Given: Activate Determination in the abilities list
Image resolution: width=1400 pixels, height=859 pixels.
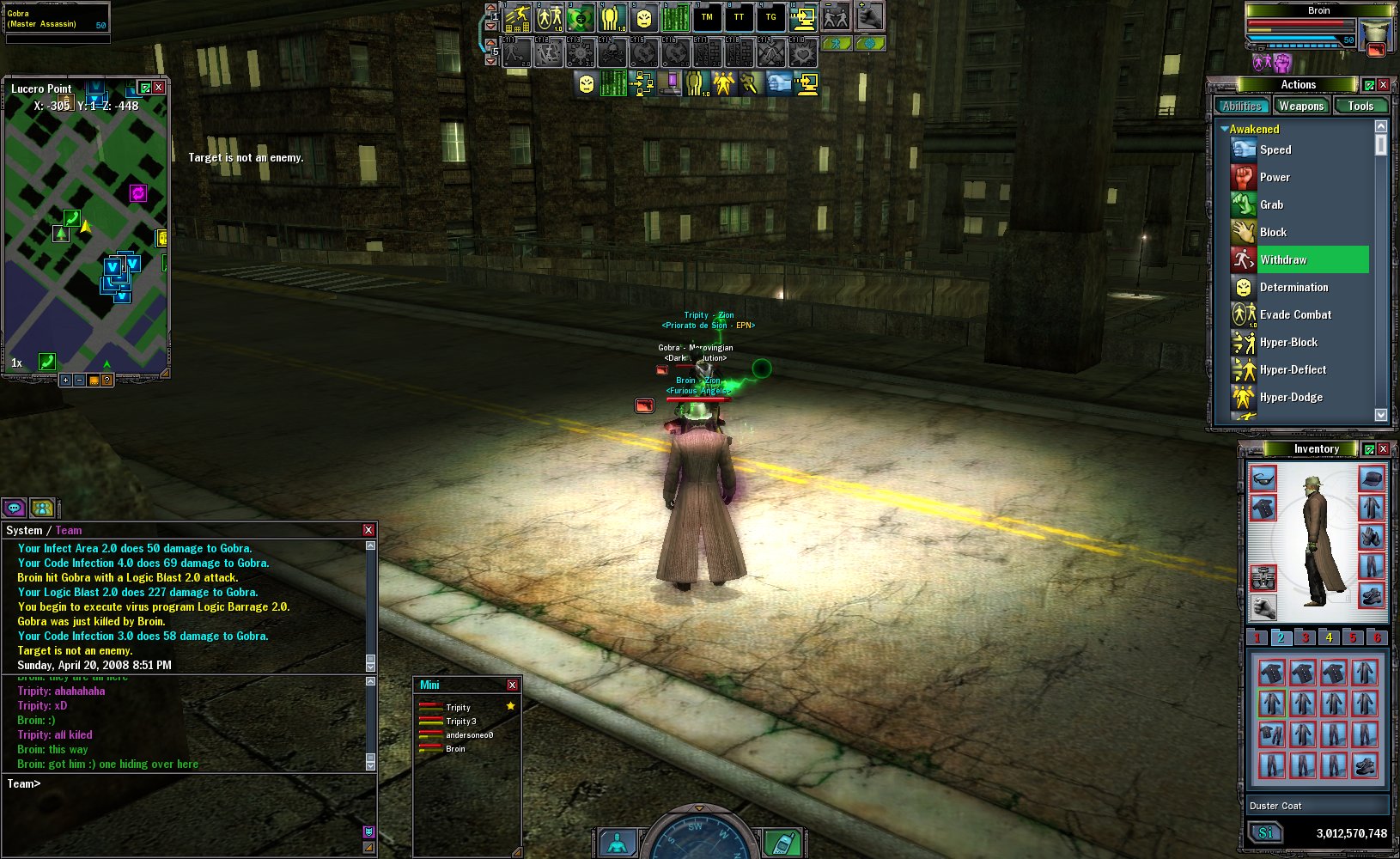Looking at the screenshot, I should click(x=1293, y=287).
